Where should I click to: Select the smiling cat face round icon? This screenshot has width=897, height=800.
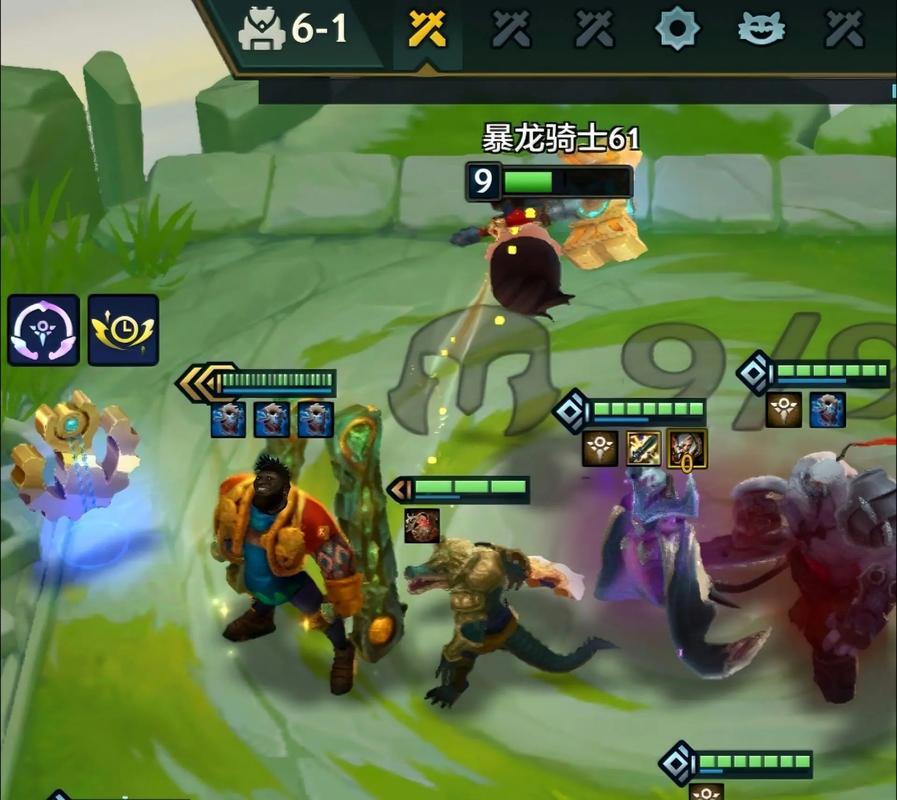[x=761, y=30]
